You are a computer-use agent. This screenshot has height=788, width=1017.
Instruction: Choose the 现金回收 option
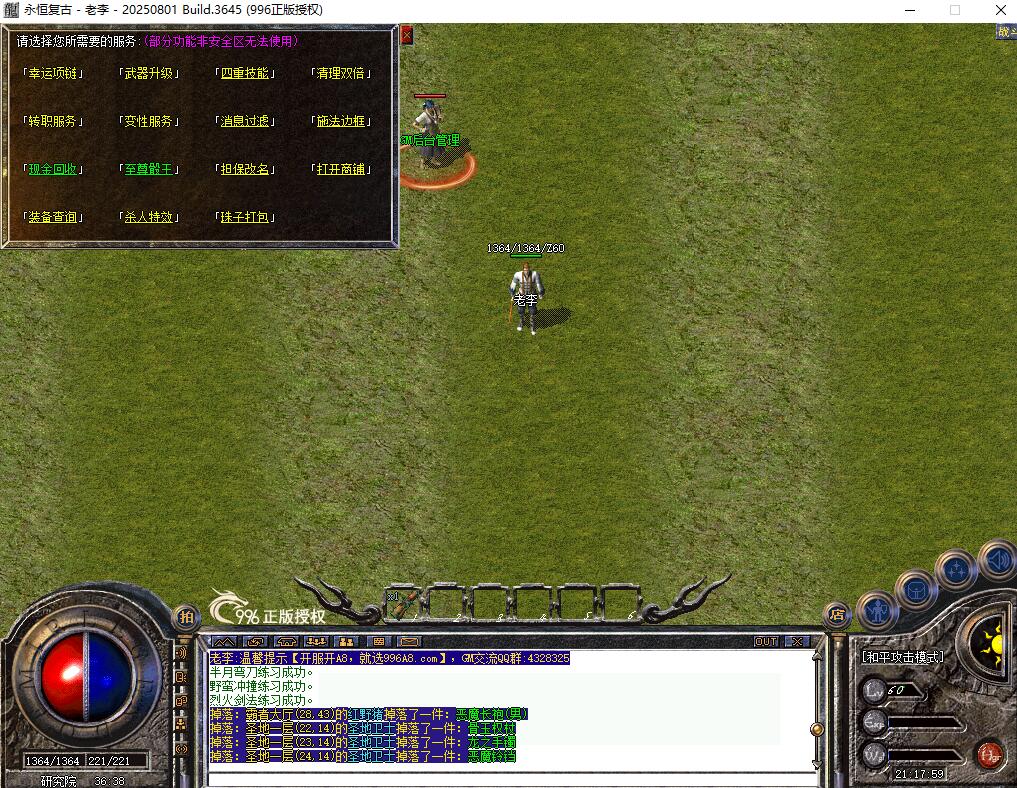pyautogui.click(x=54, y=169)
